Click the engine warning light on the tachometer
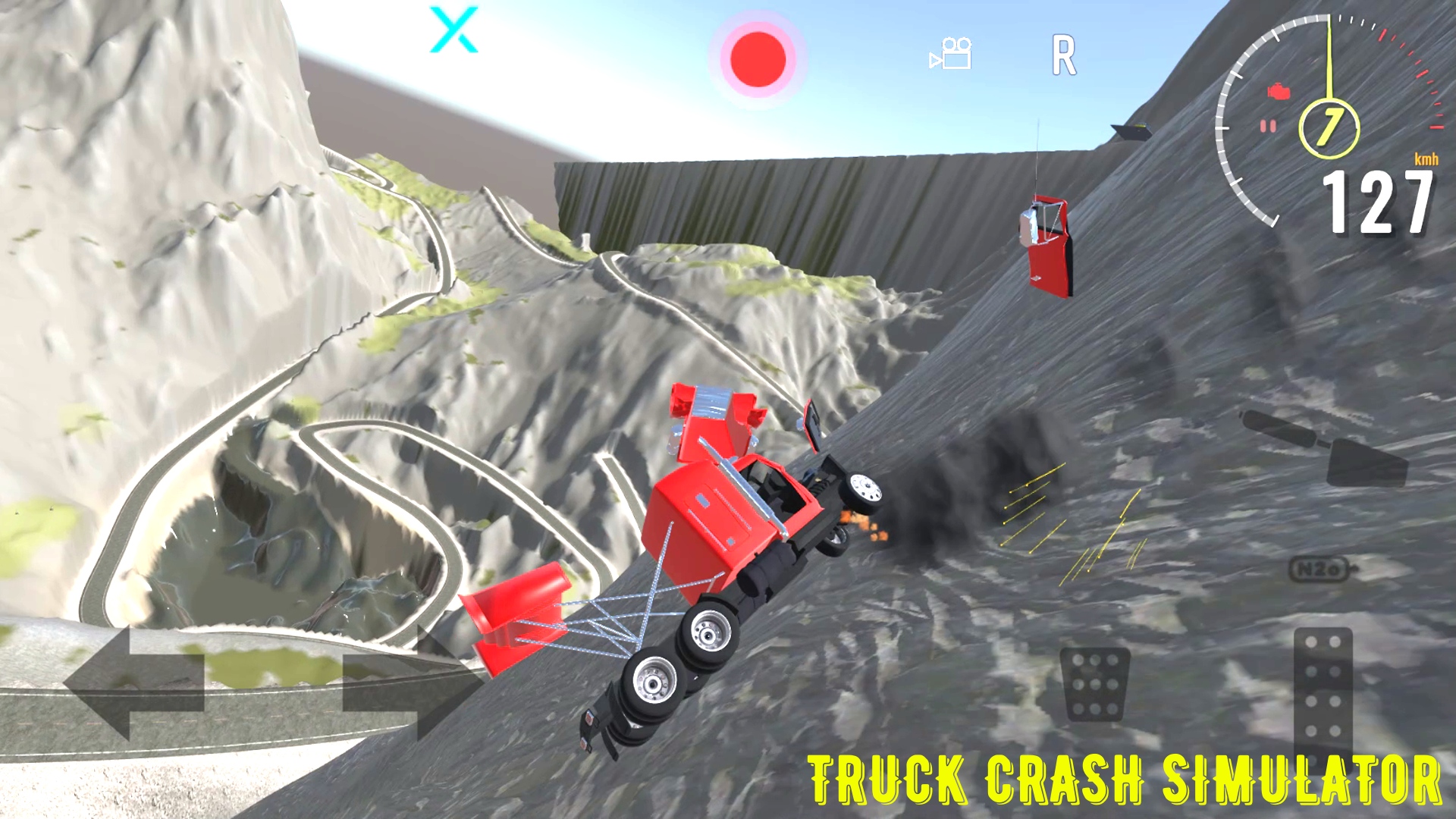 pyautogui.click(x=1279, y=90)
